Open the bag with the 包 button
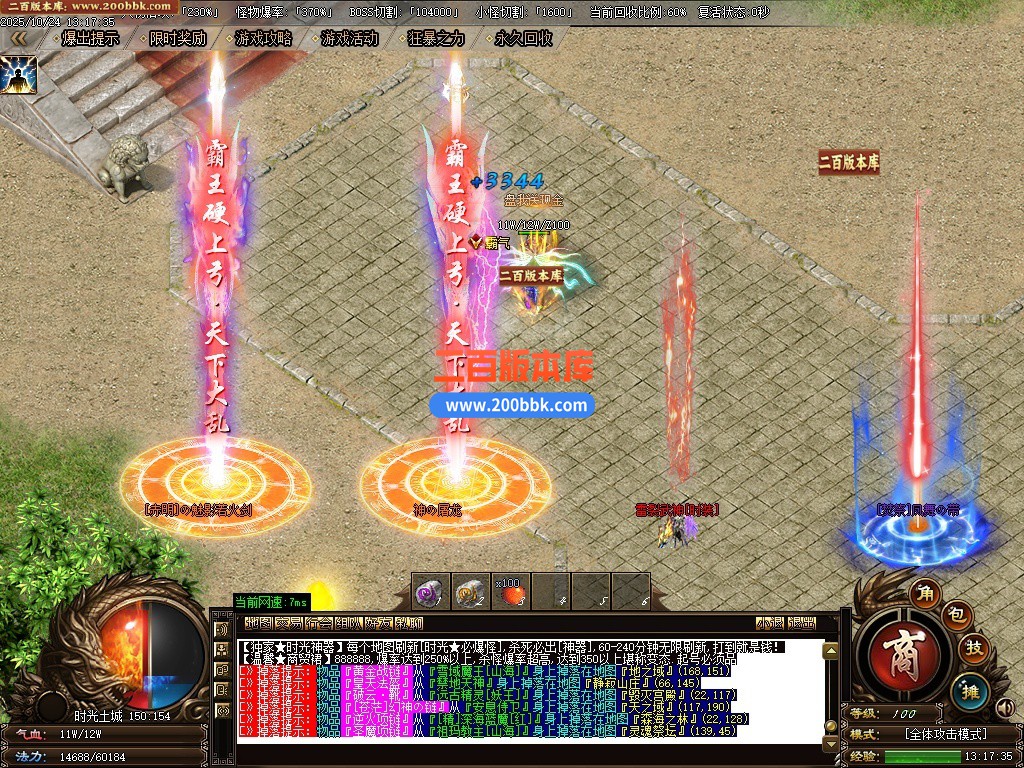 956,612
